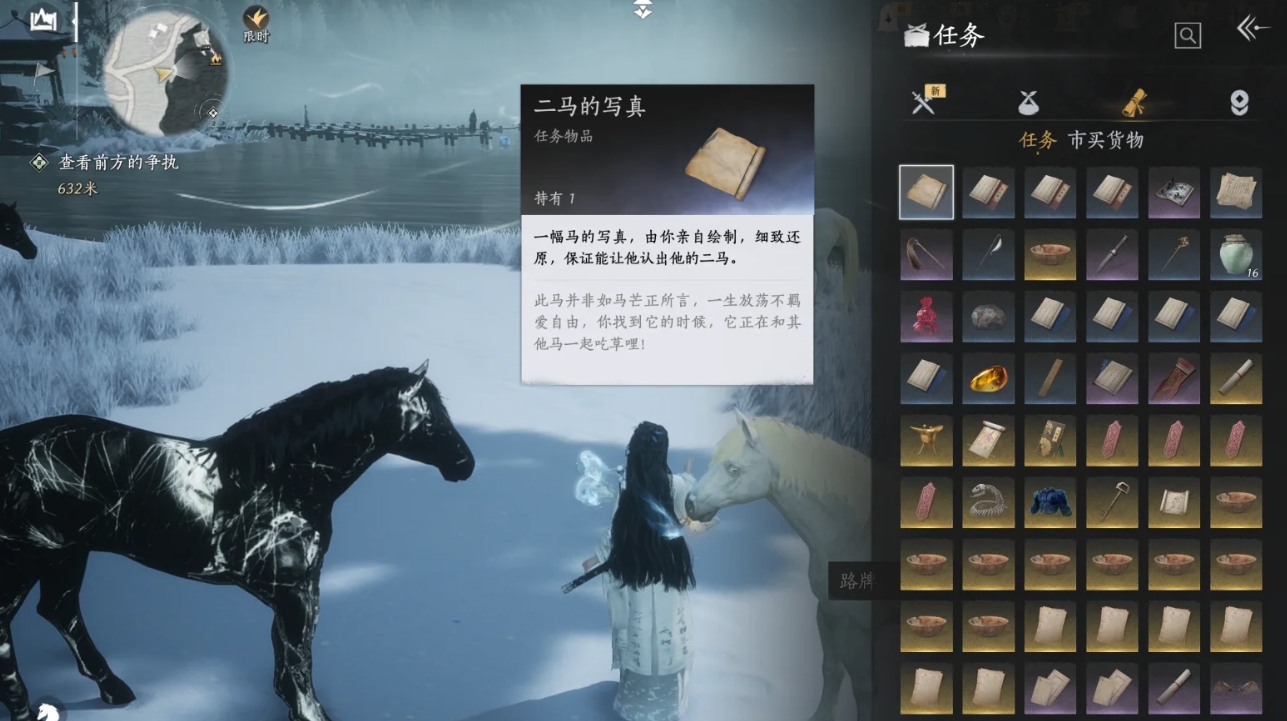Click the campfire marker inside the minimap
The width and height of the screenshot is (1287, 721).
[x=215, y=58]
